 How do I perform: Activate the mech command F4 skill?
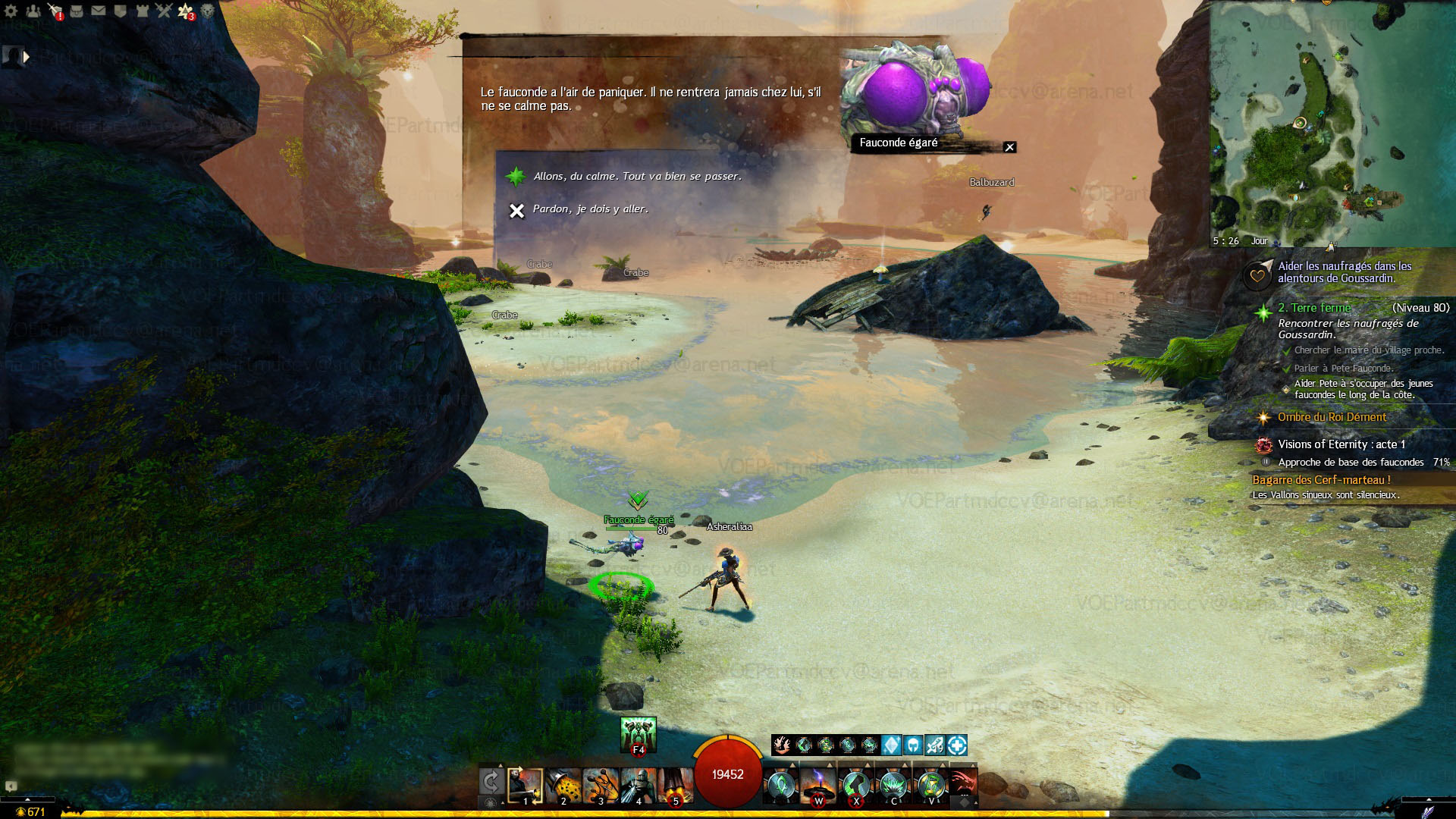tap(638, 734)
